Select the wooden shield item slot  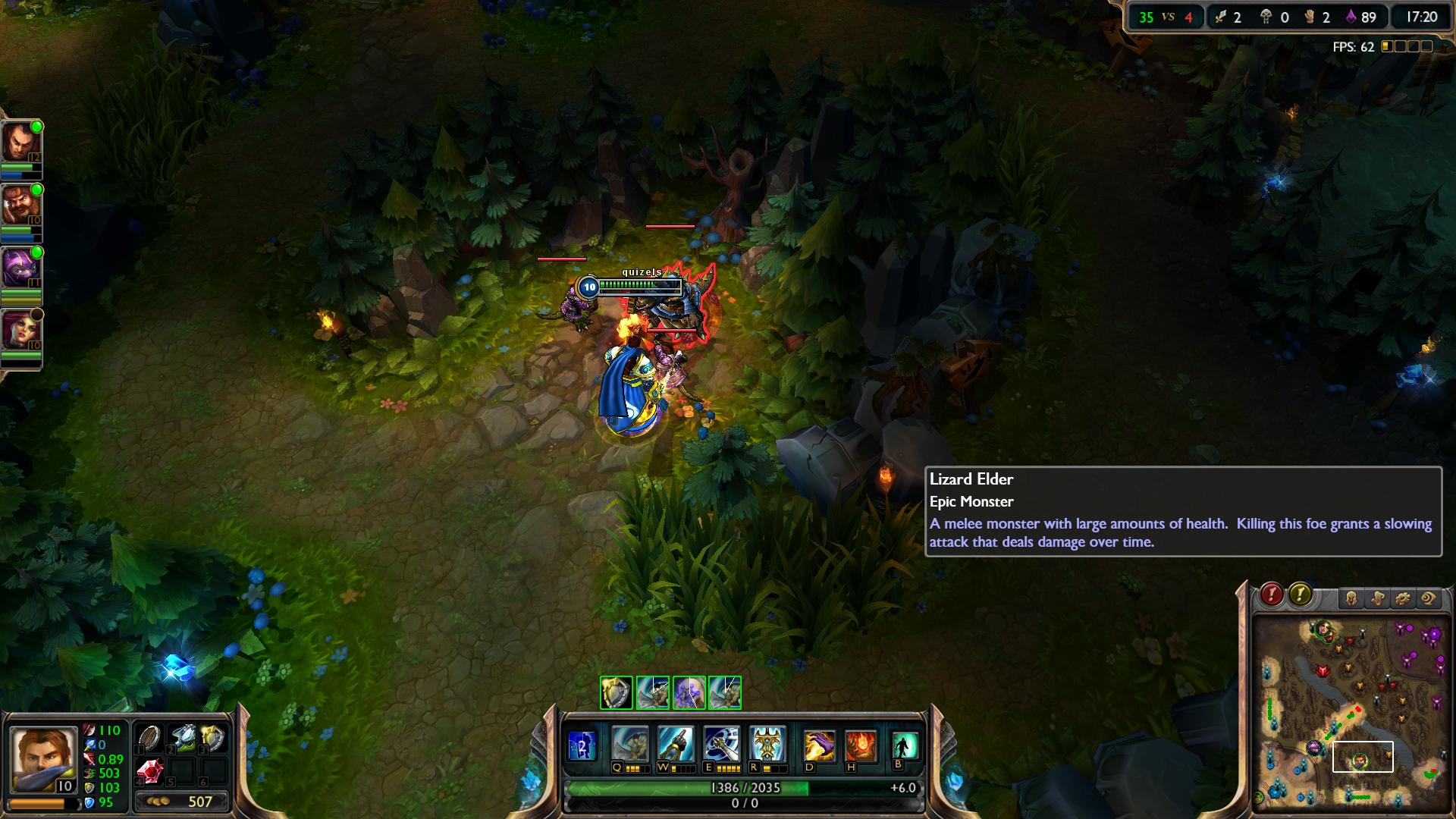(149, 738)
